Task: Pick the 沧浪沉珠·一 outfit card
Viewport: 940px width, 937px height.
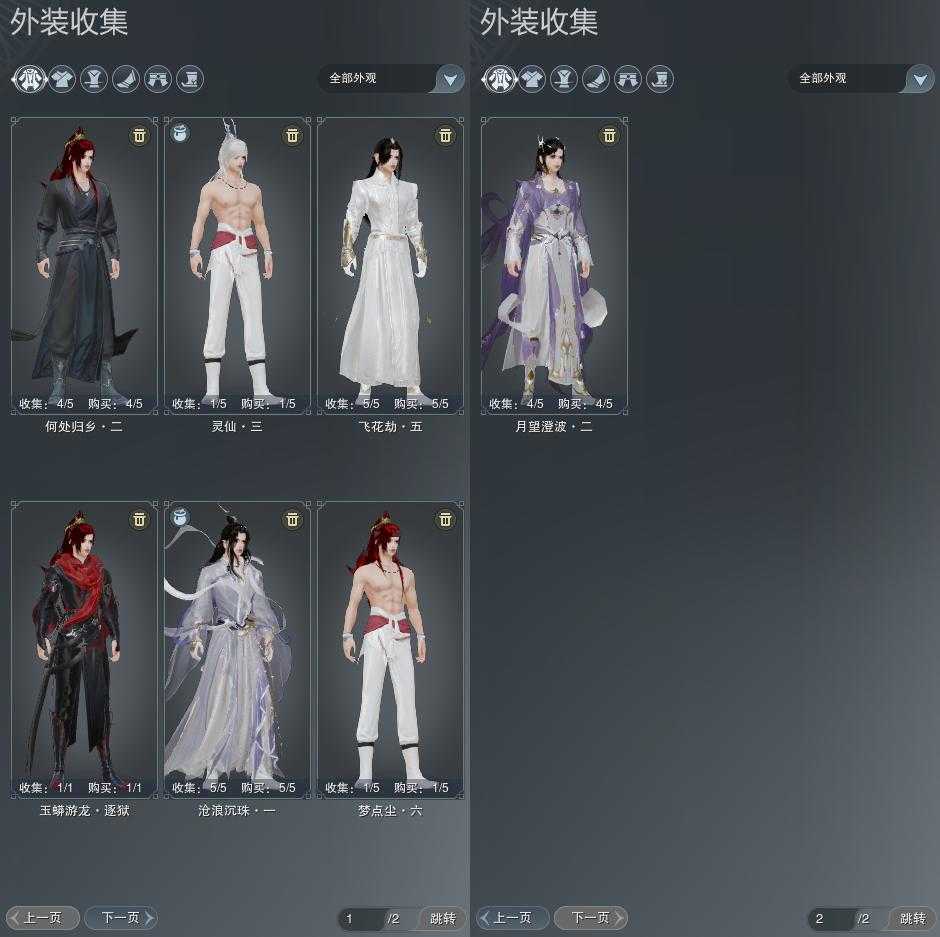Action: (x=237, y=649)
